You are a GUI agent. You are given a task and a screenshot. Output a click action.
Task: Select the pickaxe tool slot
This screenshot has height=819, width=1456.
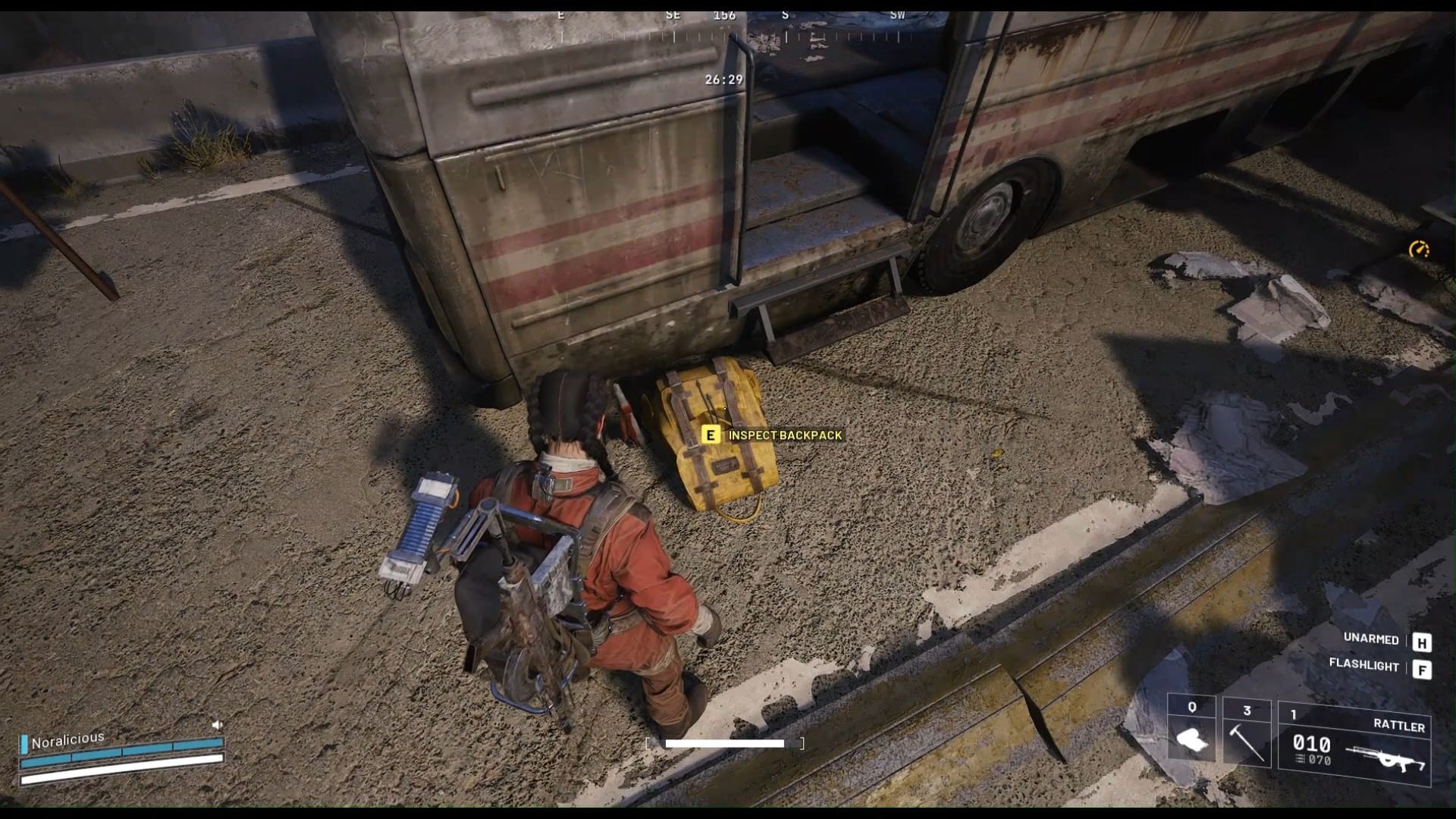[1247, 734]
